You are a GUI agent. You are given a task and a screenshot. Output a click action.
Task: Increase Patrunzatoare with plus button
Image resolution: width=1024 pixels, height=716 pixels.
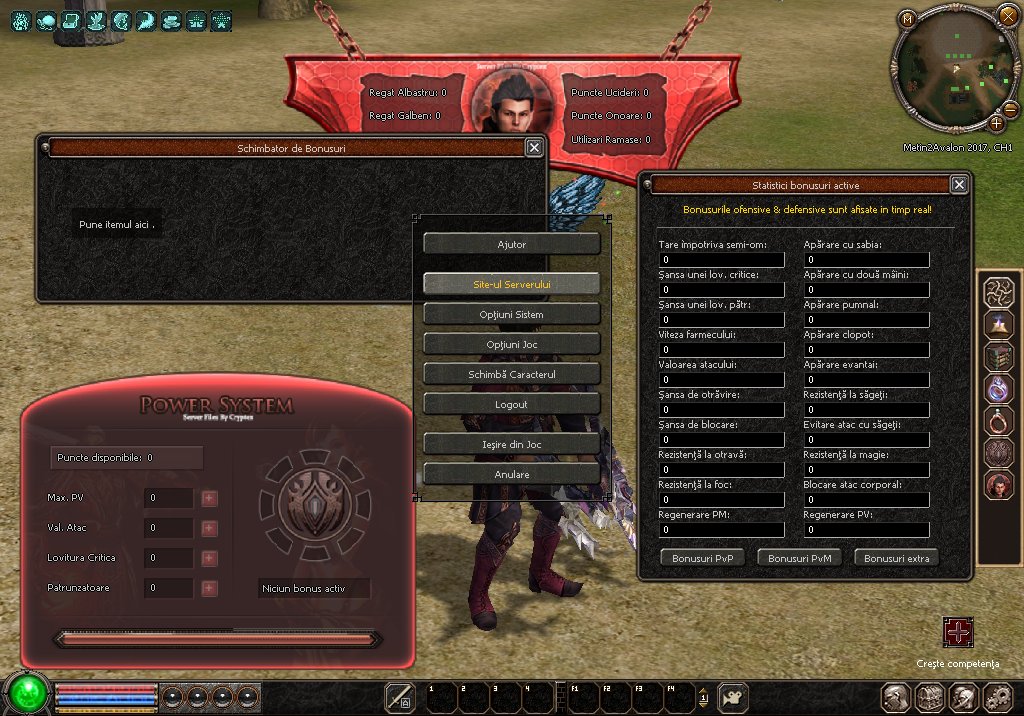click(x=209, y=588)
